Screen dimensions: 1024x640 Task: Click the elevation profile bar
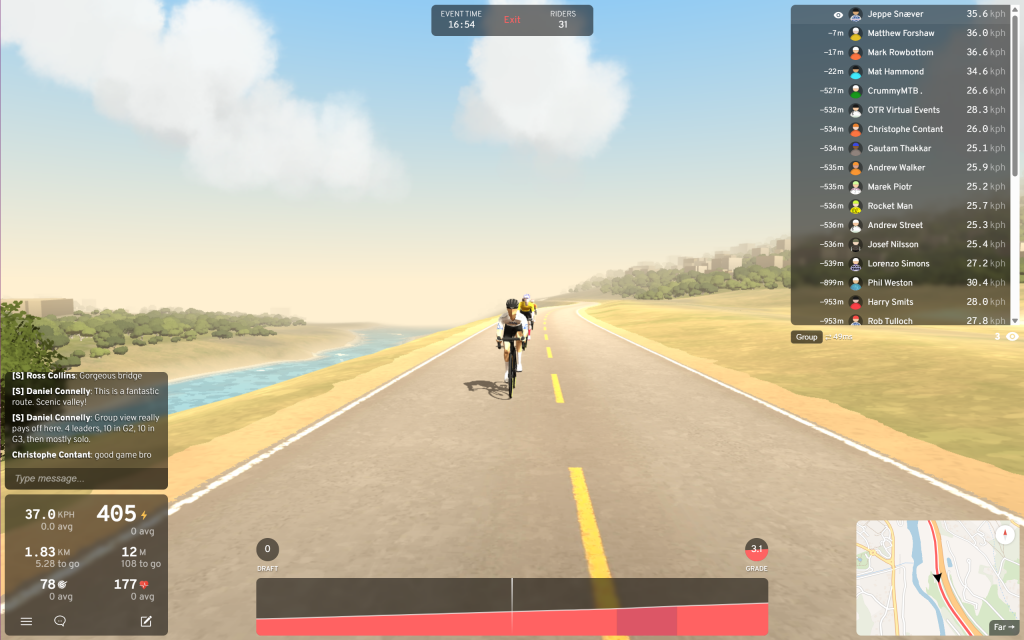[512, 606]
